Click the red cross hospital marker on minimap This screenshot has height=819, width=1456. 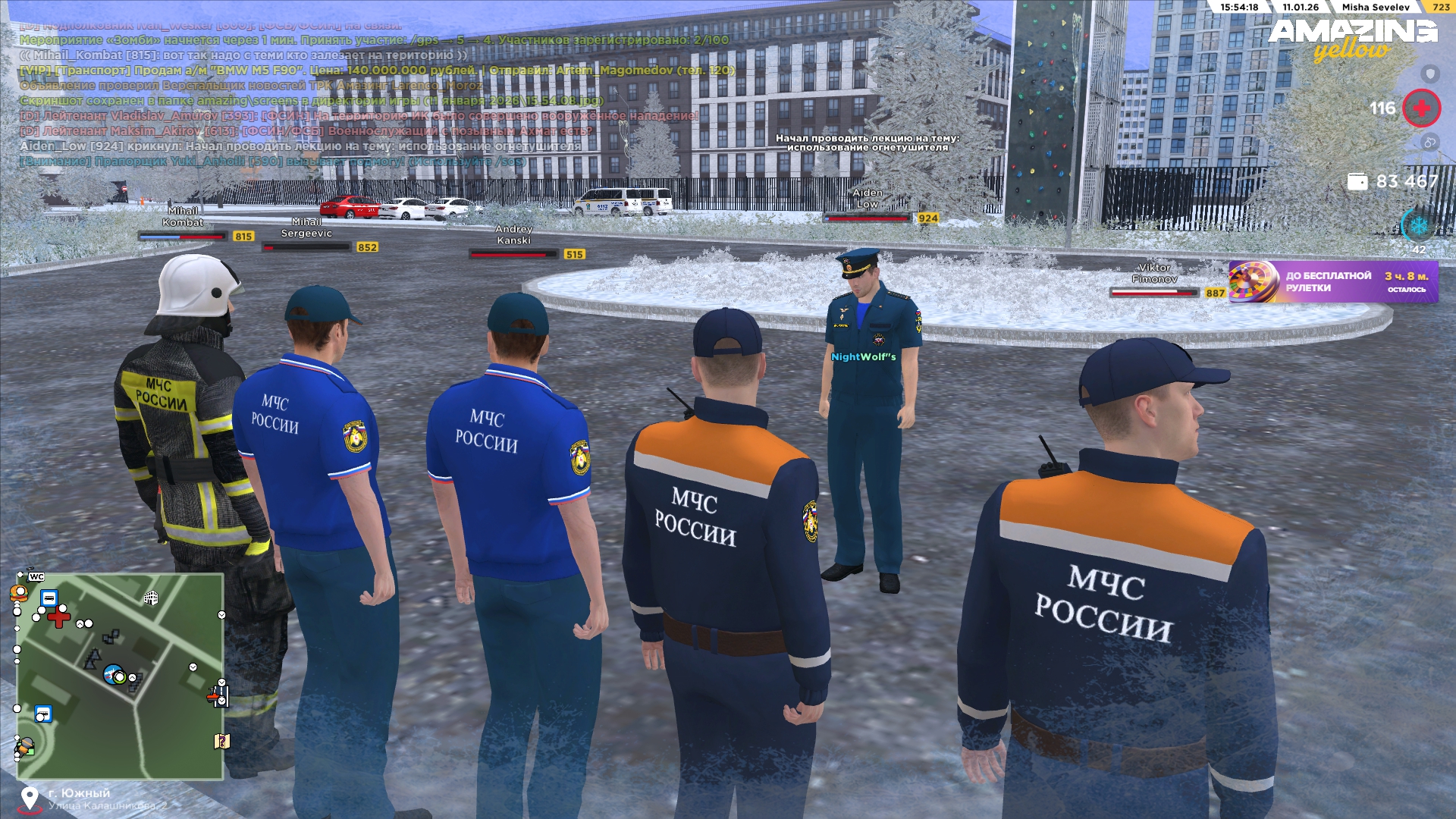pyautogui.click(x=58, y=618)
